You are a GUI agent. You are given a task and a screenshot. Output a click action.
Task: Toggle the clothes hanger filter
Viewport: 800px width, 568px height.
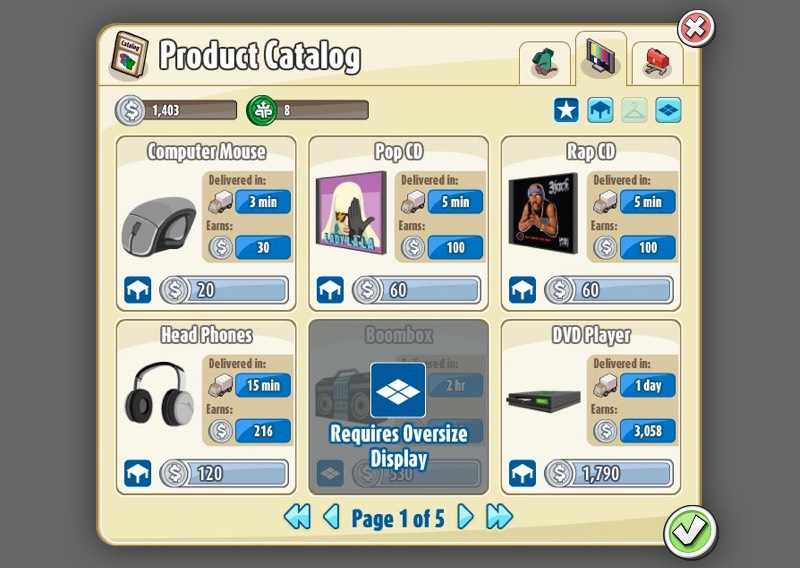(634, 110)
